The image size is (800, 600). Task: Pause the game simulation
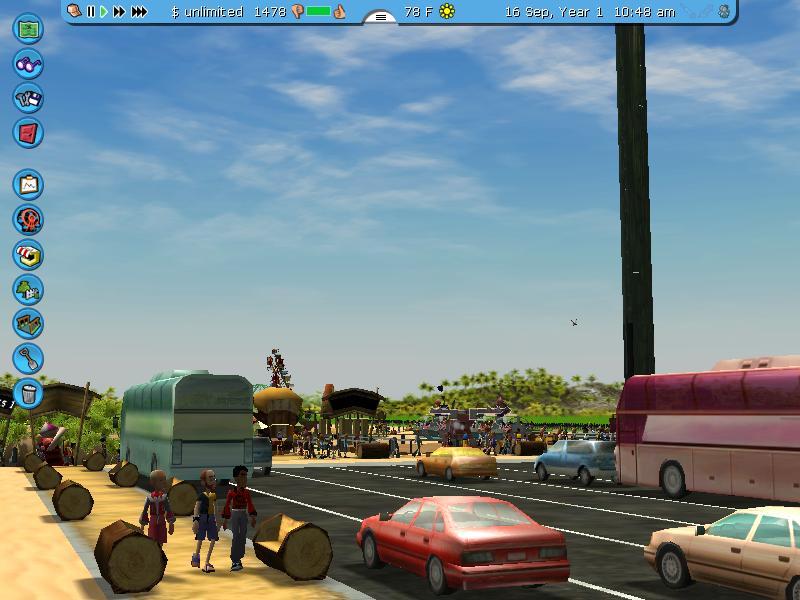(x=91, y=12)
